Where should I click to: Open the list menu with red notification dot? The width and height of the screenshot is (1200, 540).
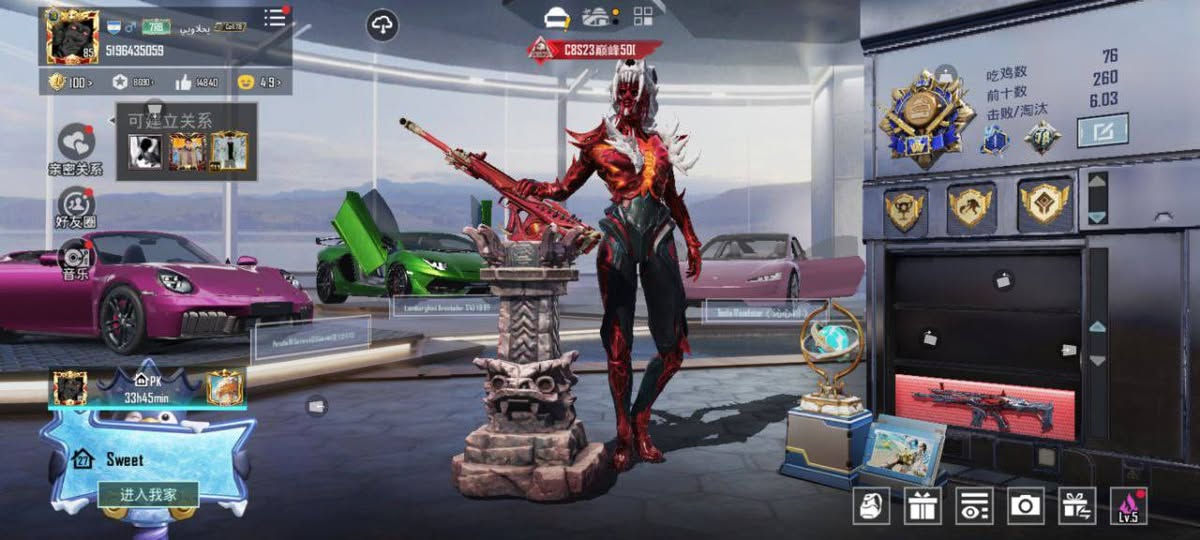pos(275,18)
